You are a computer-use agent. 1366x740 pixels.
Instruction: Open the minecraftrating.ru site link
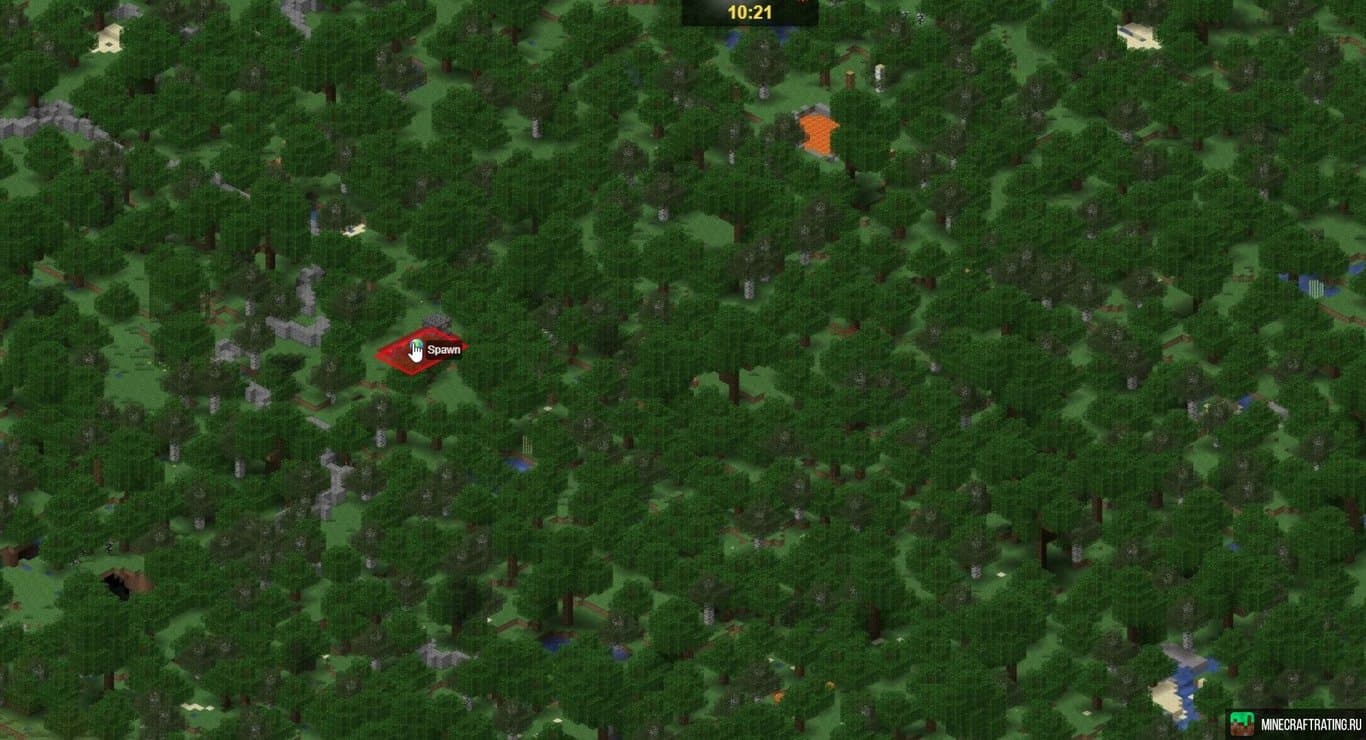coord(1310,723)
